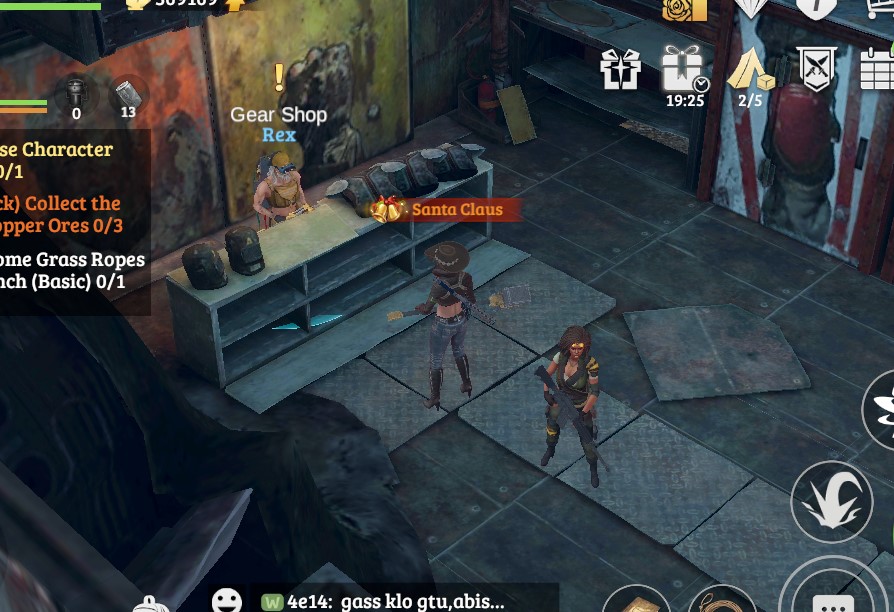Open the camp tent icon showing 2/5
The width and height of the screenshot is (894, 612).
click(x=750, y=69)
